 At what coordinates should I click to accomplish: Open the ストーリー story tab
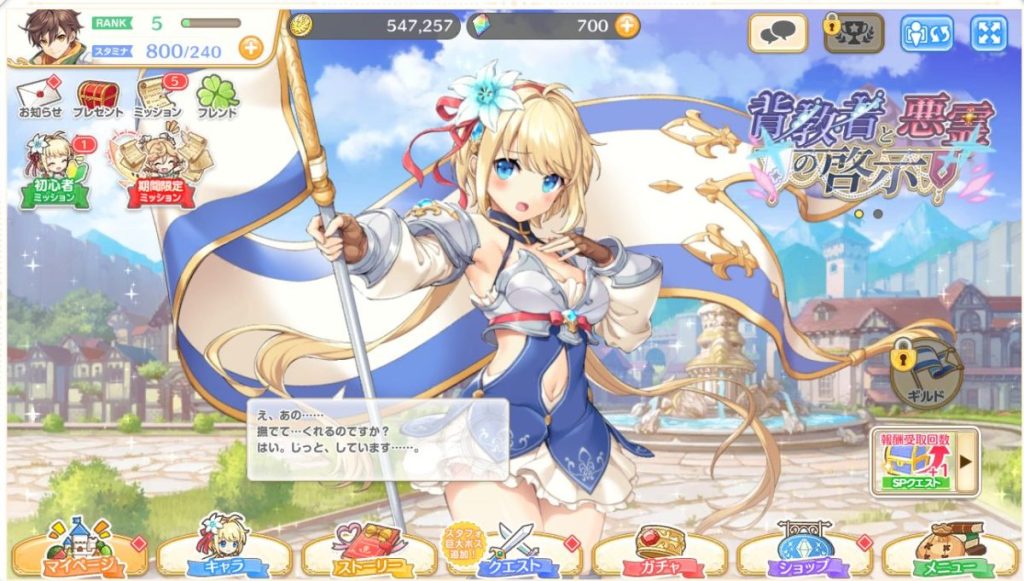point(366,549)
